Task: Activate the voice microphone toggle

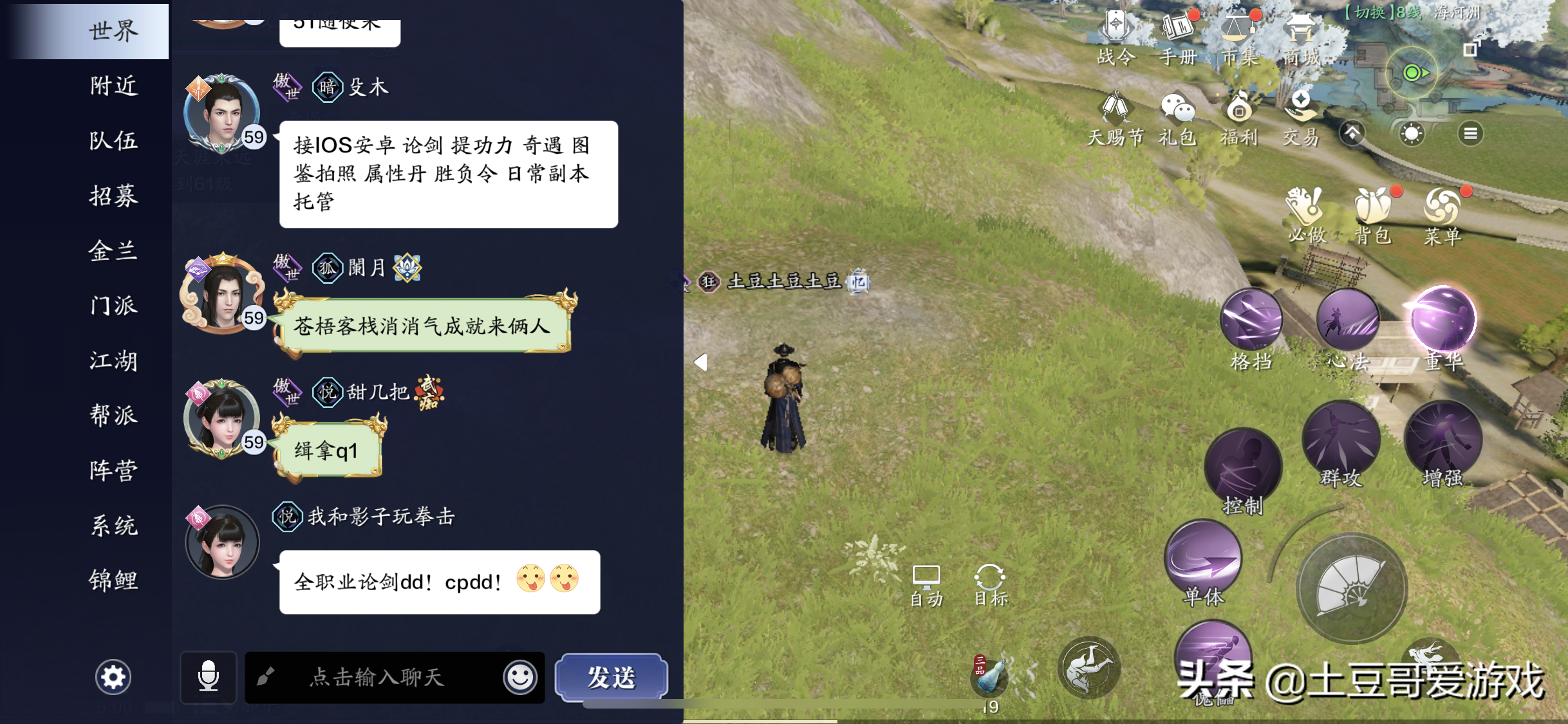Action: 209,678
